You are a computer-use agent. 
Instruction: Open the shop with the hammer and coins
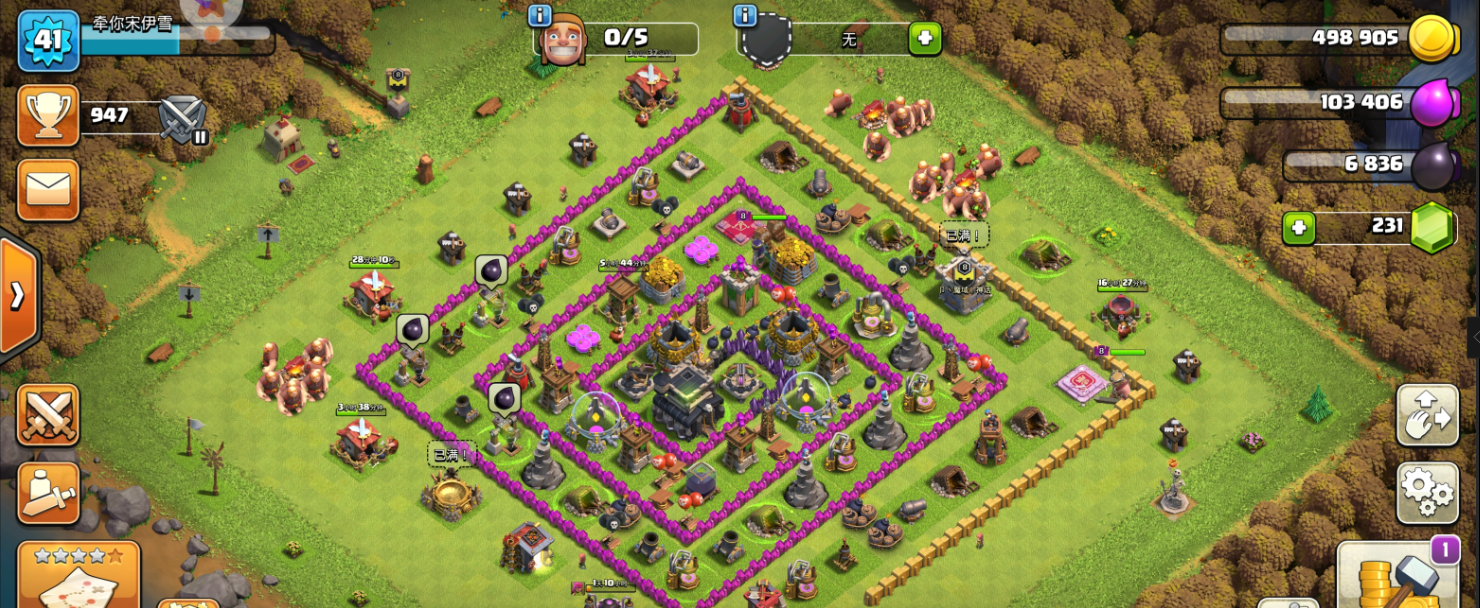click(x=1397, y=577)
